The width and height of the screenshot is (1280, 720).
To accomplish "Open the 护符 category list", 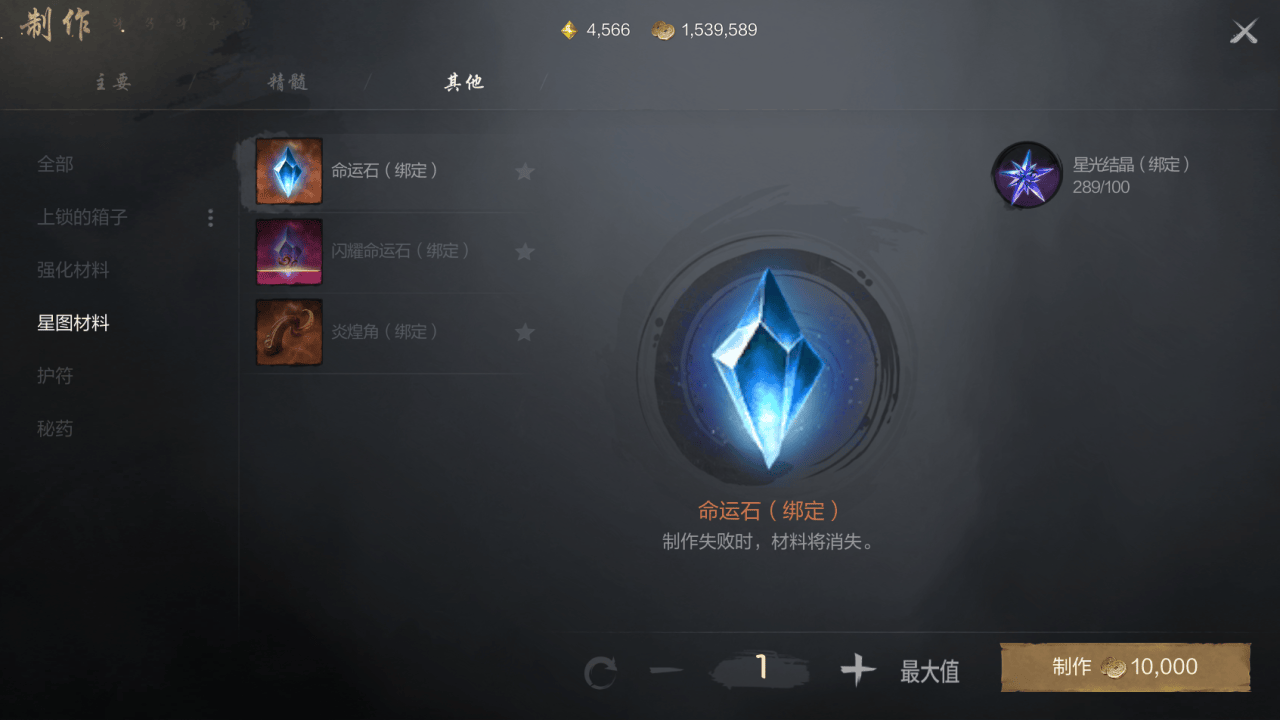I will coord(55,375).
